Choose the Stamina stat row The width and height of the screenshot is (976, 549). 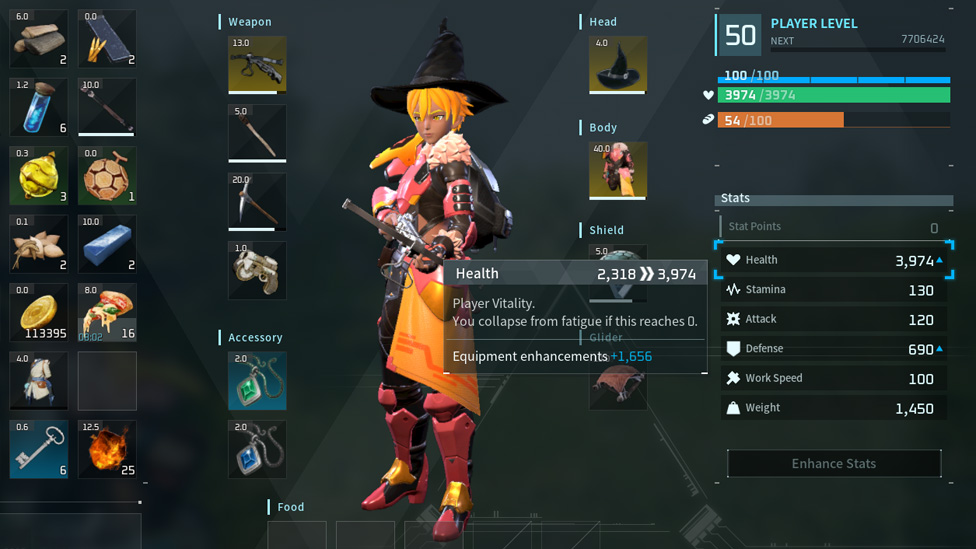pos(833,290)
